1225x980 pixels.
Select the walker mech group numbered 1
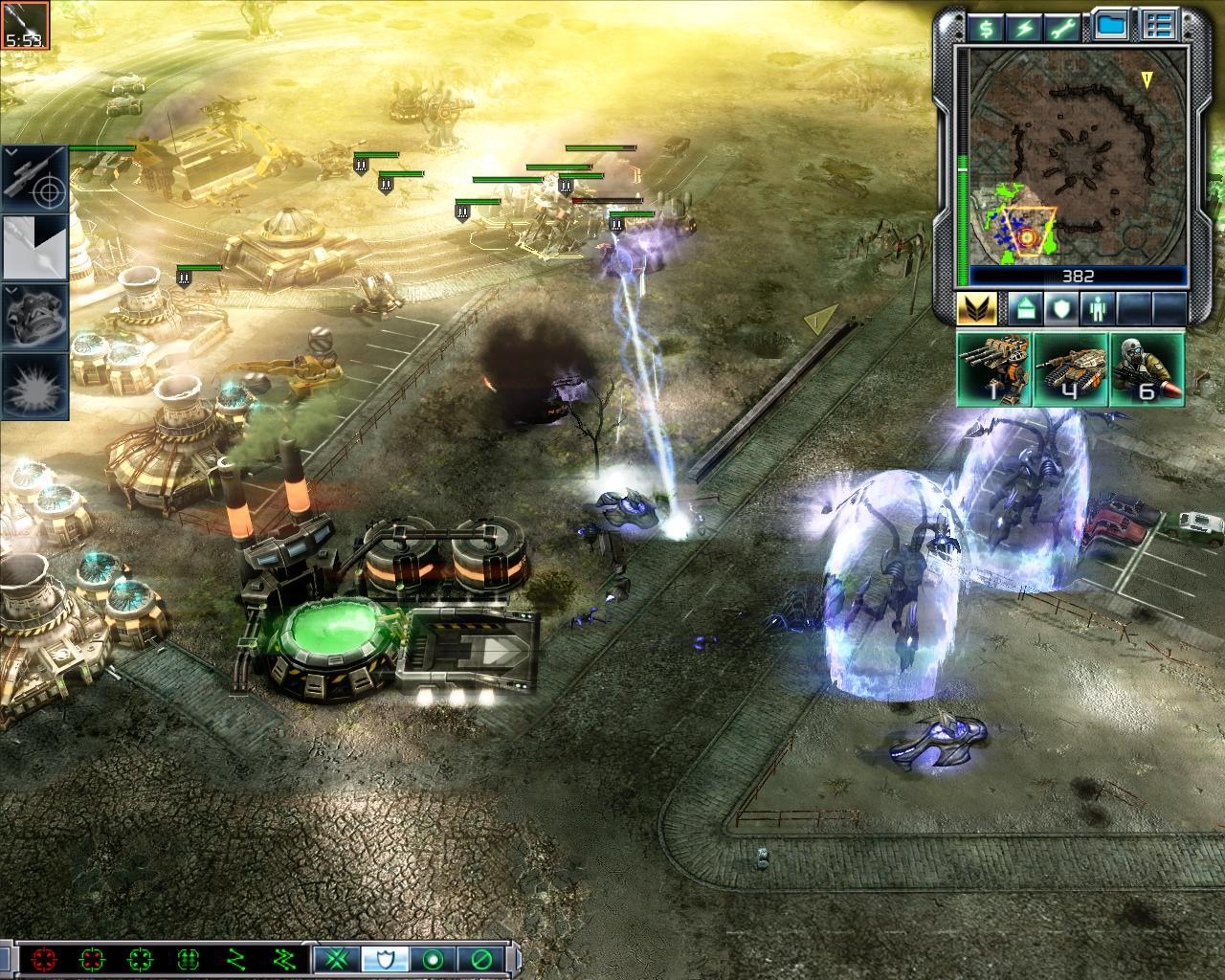click(x=994, y=368)
